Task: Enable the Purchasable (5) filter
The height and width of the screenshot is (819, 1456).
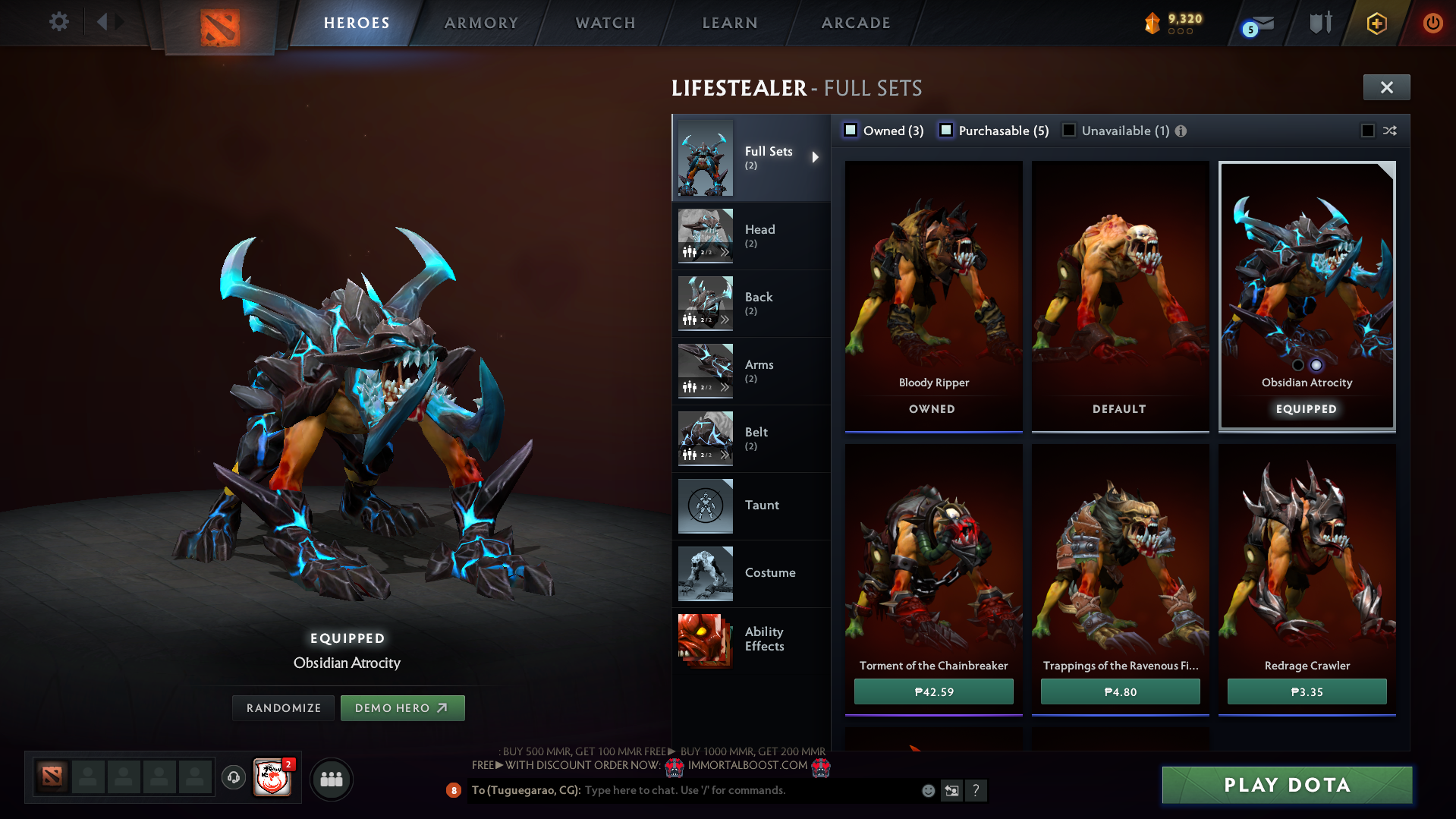Action: pyautogui.click(x=946, y=130)
